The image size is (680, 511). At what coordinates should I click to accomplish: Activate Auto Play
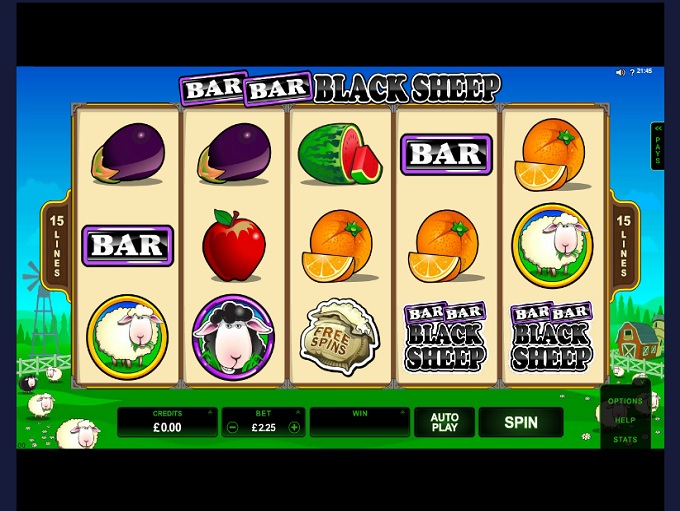pyautogui.click(x=444, y=422)
